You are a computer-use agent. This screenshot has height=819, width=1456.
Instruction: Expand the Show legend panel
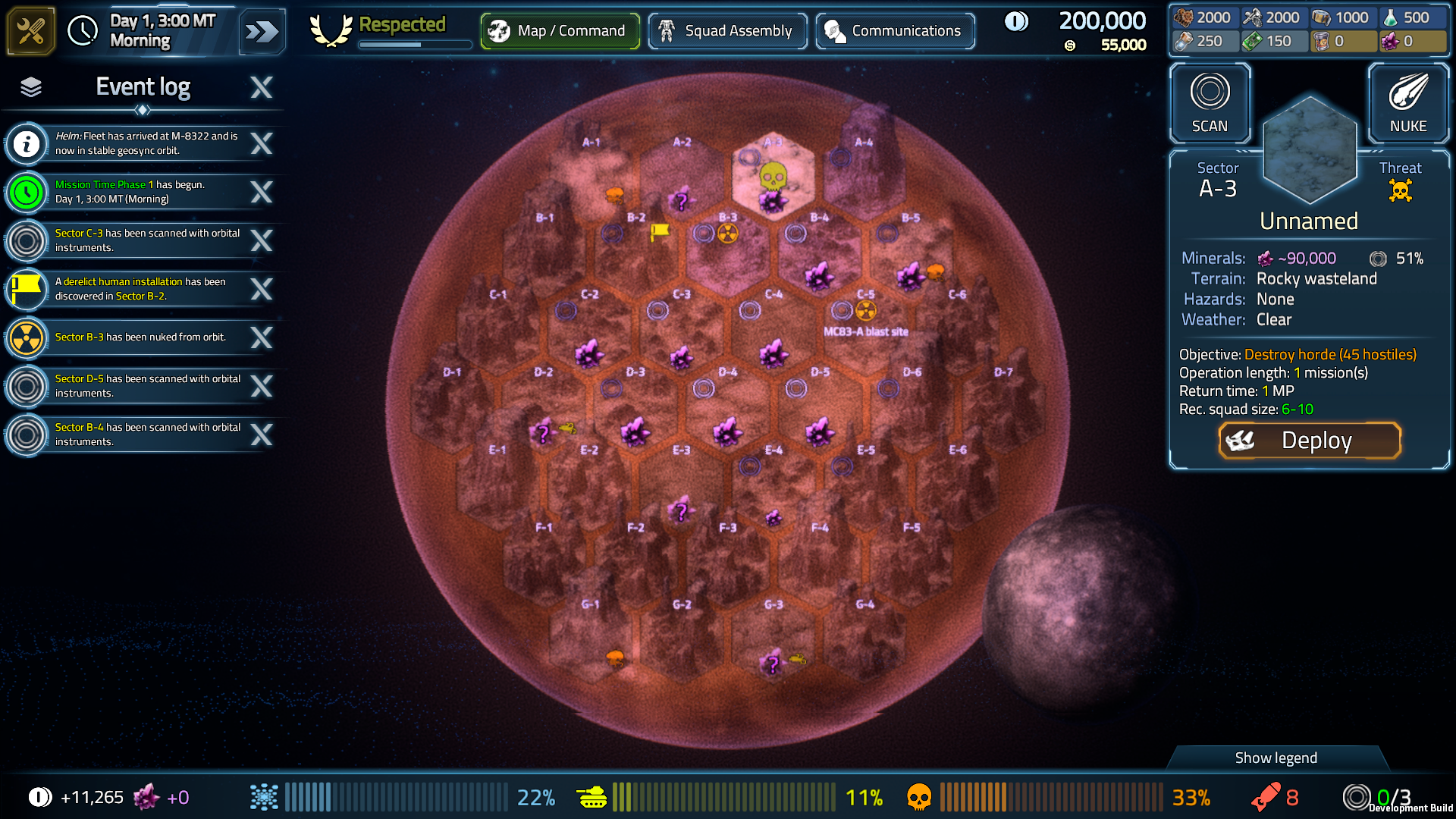pos(1276,758)
